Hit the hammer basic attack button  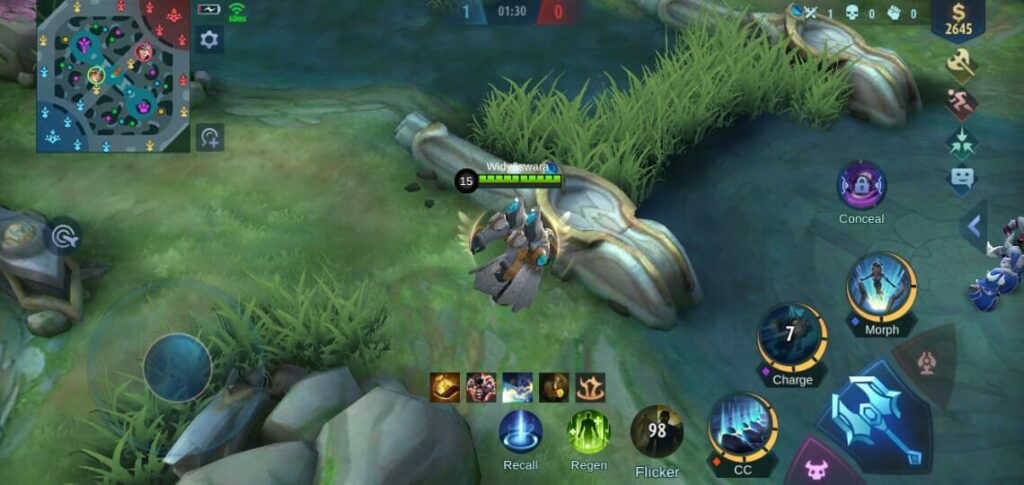(x=873, y=416)
